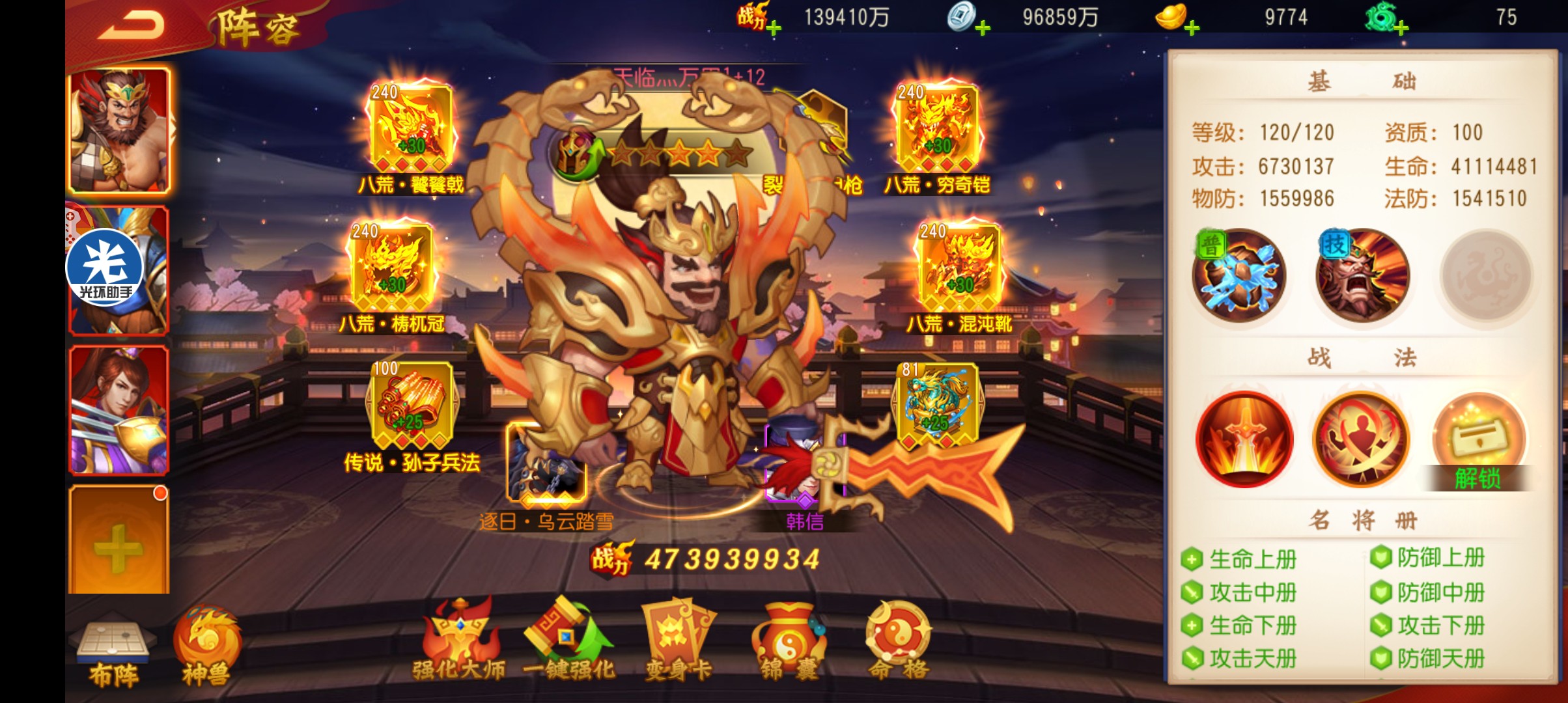View the 技 active skill icon
This screenshot has width=1568, height=703.
(x=1362, y=276)
